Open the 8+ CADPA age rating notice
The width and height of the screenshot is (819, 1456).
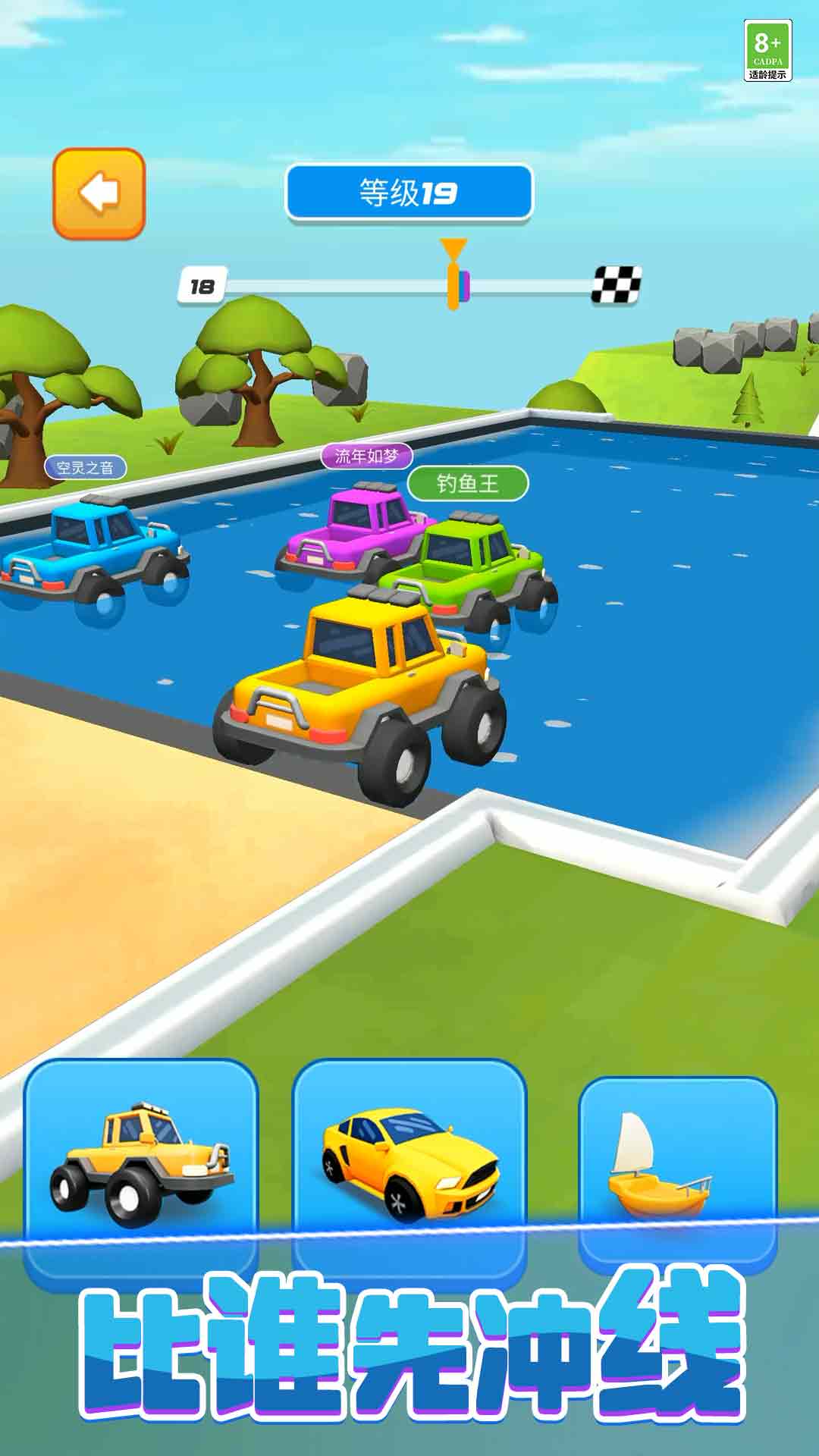coord(767,50)
